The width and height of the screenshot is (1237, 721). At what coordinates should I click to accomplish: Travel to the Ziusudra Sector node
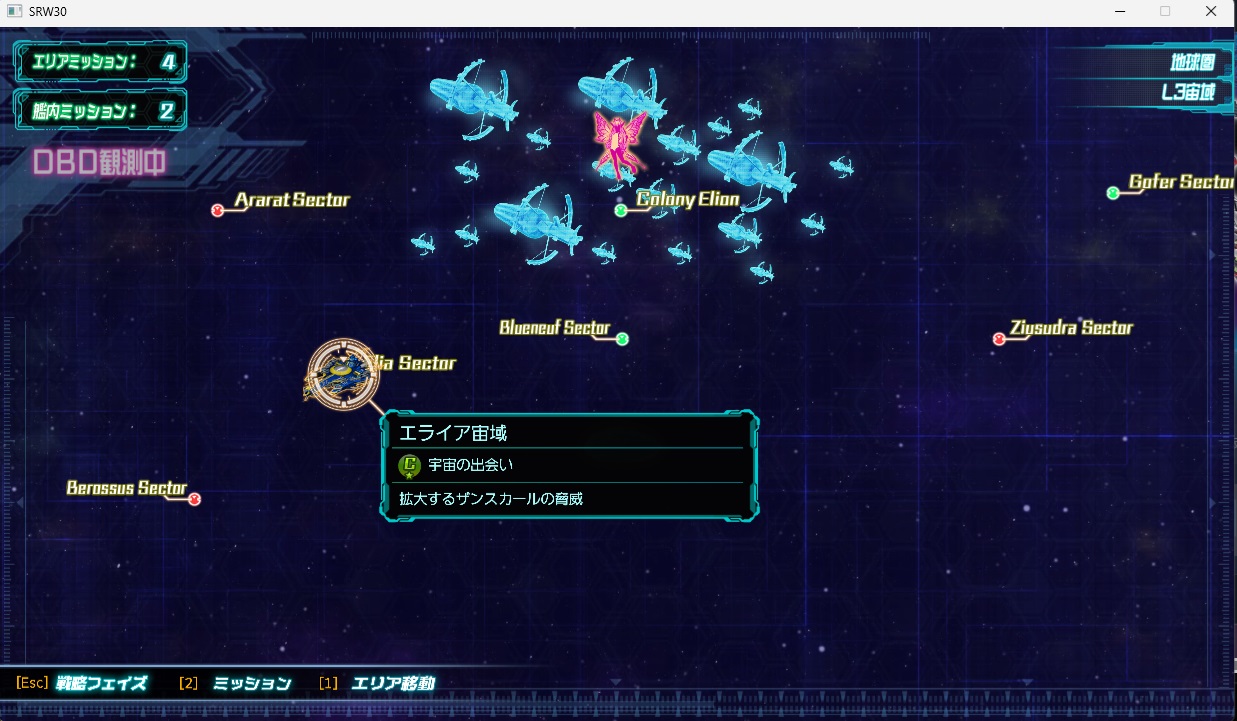pos(998,339)
